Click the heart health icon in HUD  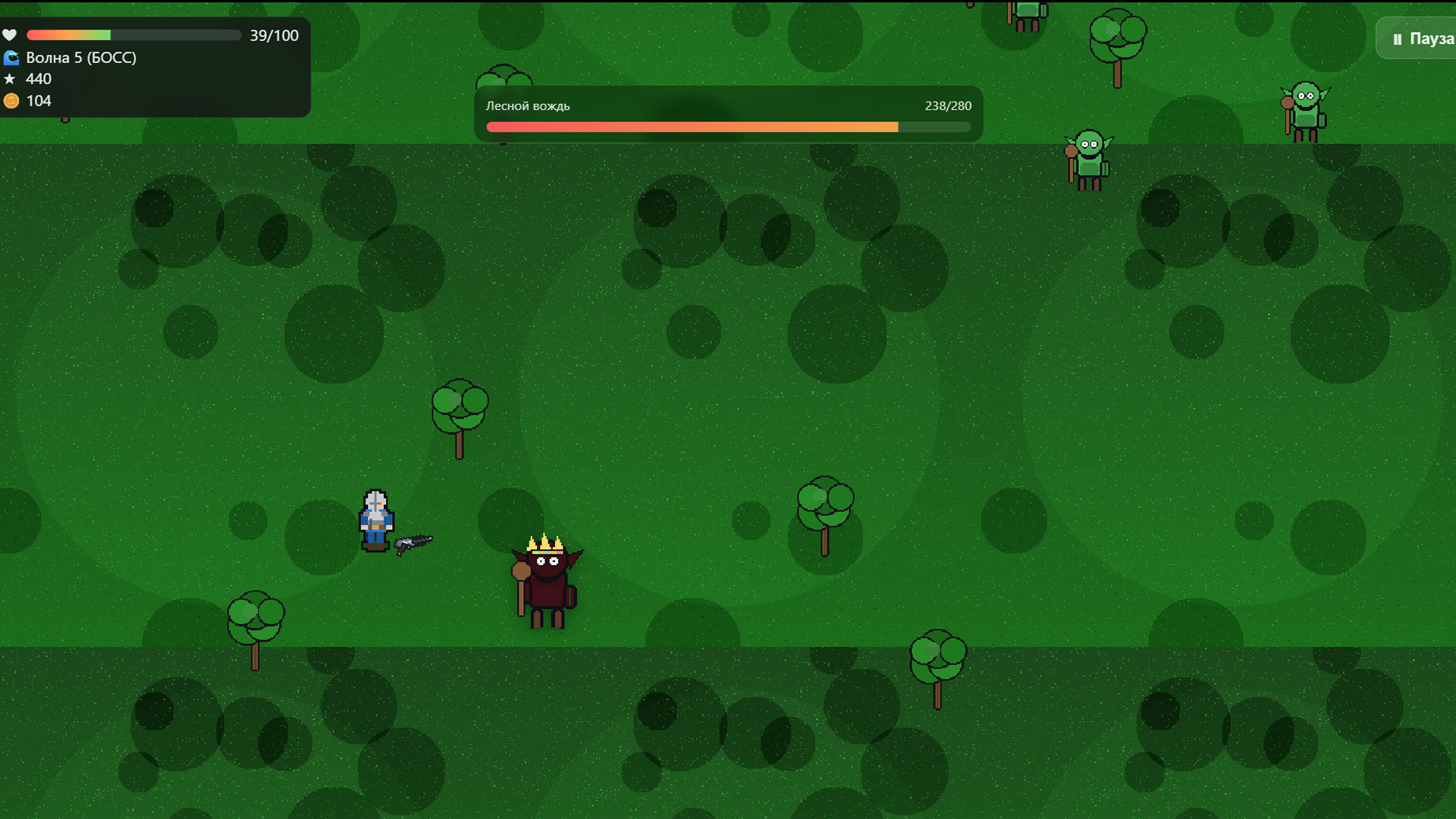[11, 35]
